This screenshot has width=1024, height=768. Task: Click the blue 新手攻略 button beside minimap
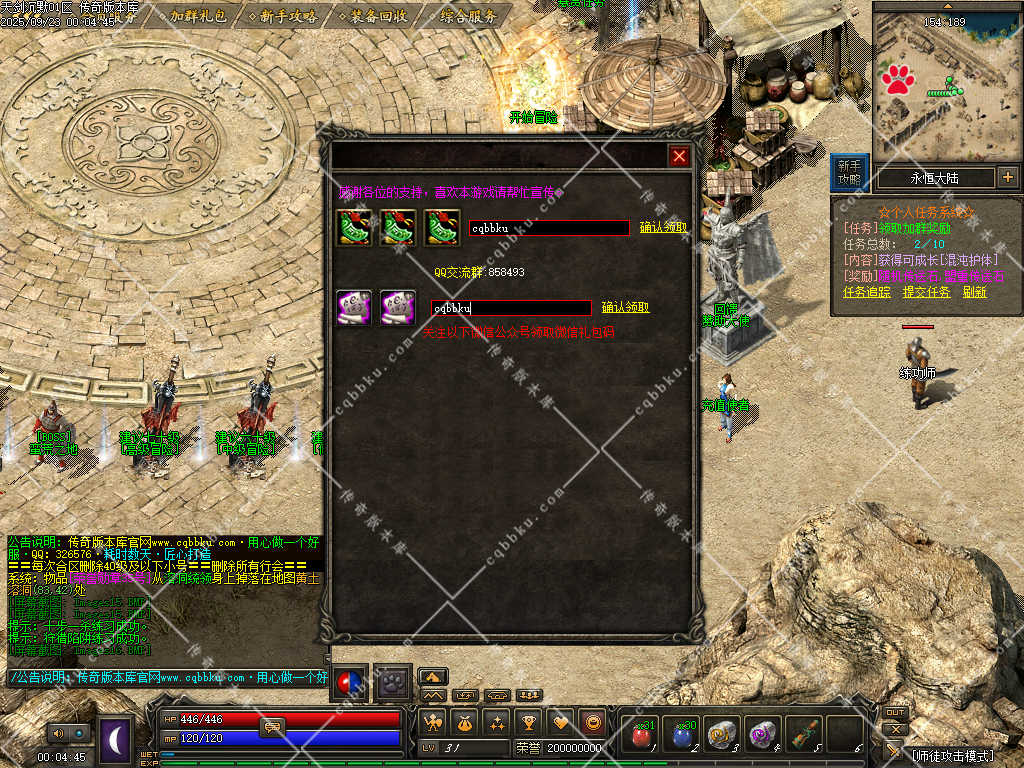point(849,172)
